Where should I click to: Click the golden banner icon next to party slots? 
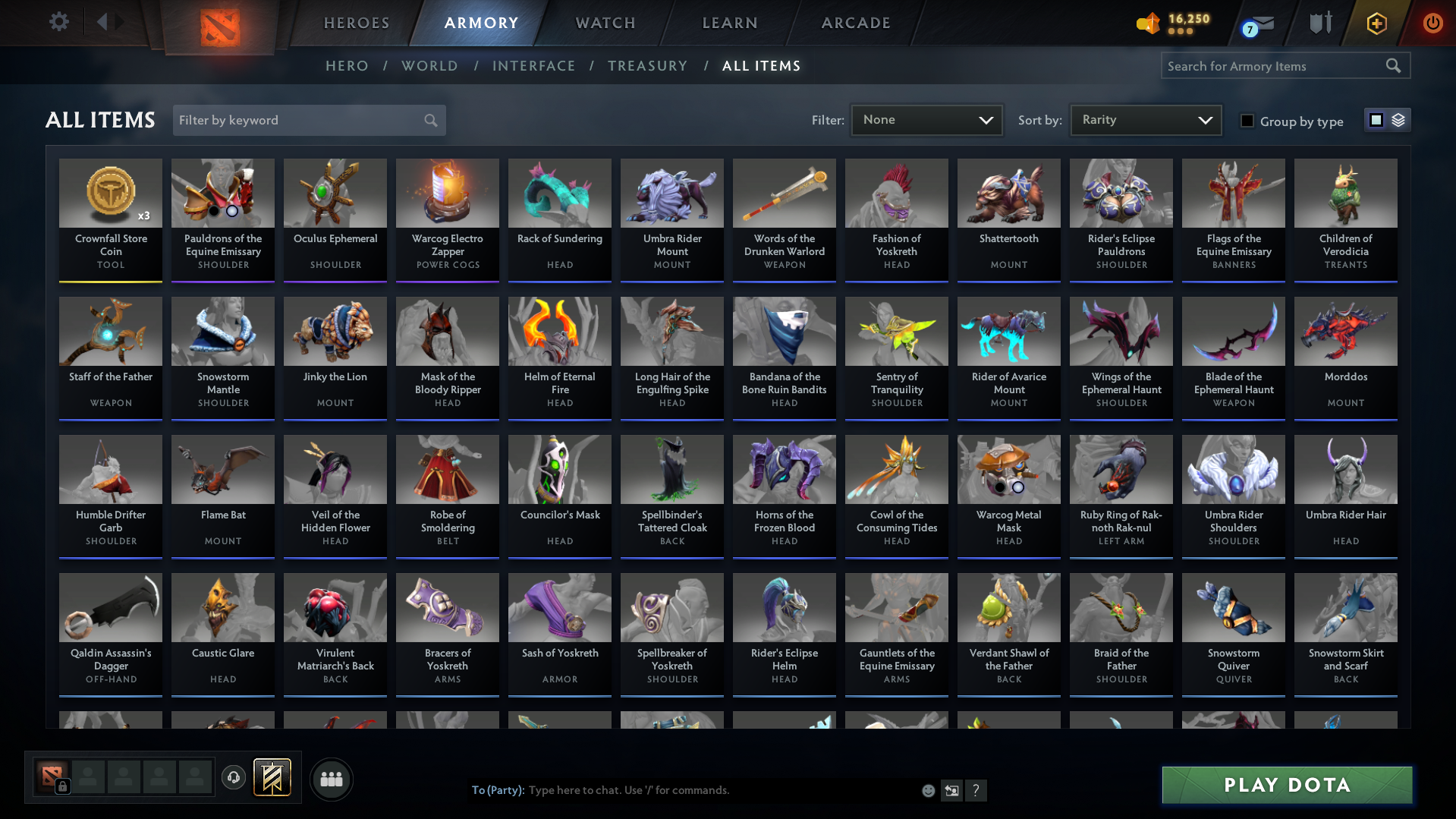[272, 777]
